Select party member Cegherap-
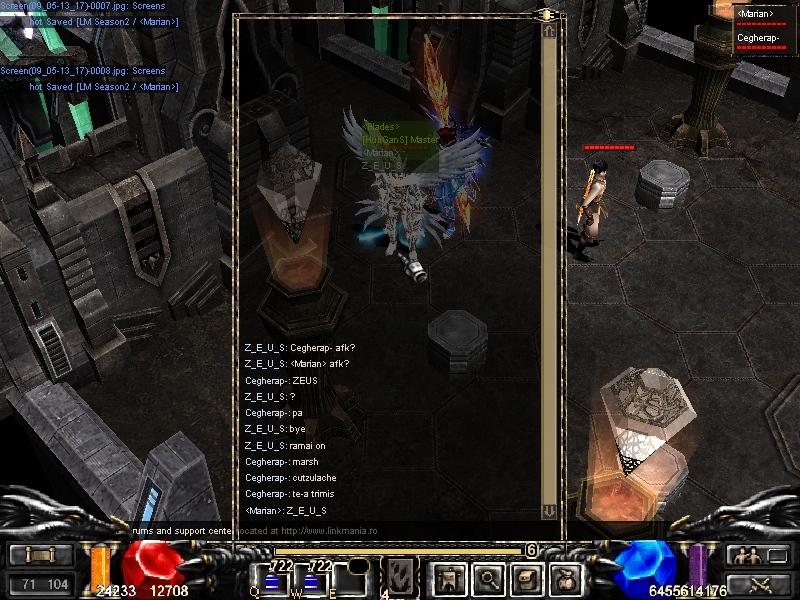The image size is (800, 600). click(x=759, y=38)
